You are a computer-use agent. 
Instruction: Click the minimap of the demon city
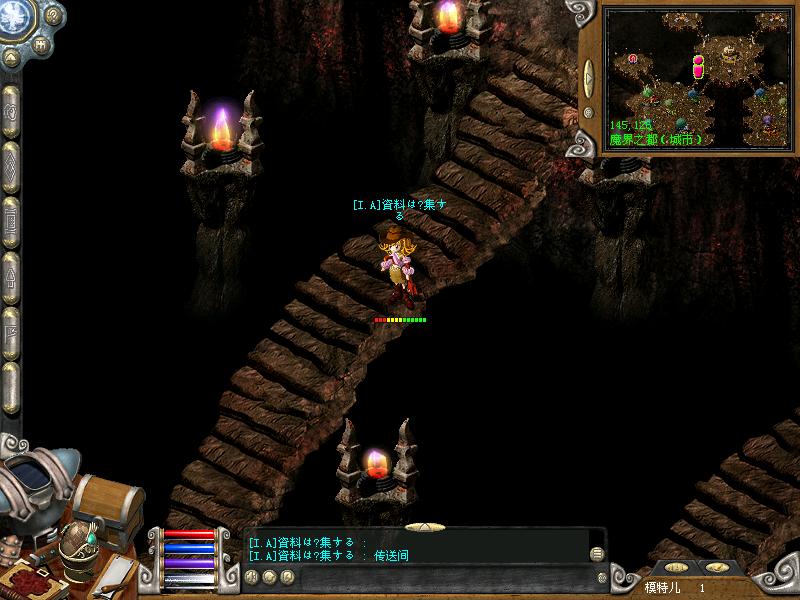[x=699, y=78]
